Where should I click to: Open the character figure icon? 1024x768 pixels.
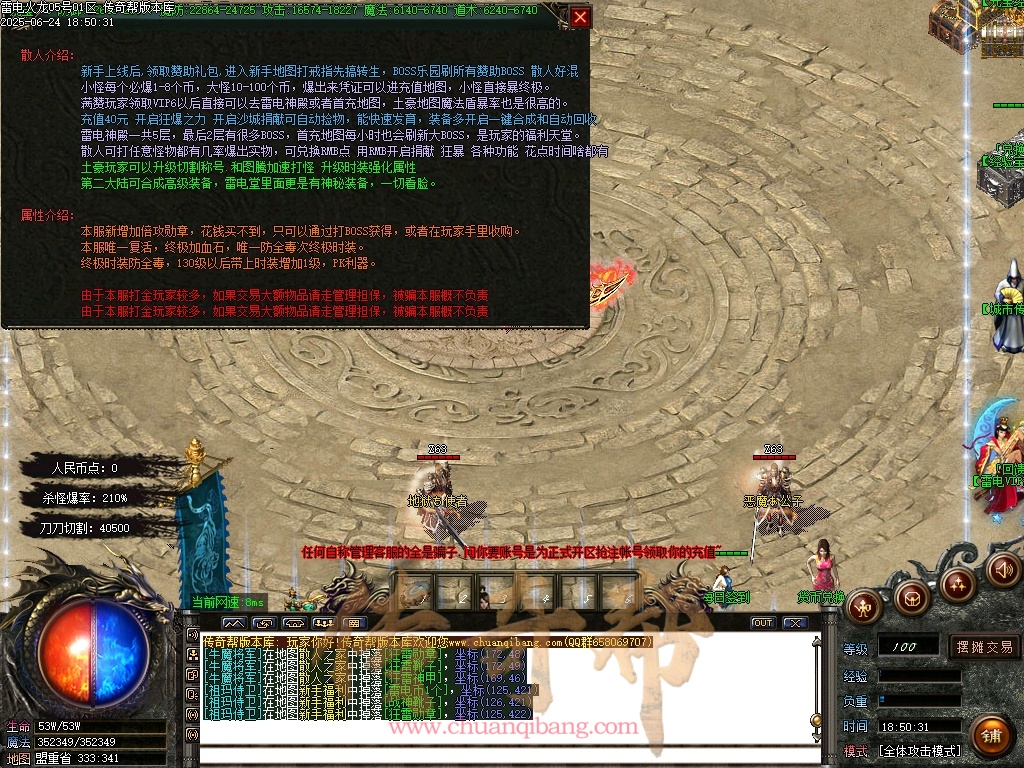point(864,606)
